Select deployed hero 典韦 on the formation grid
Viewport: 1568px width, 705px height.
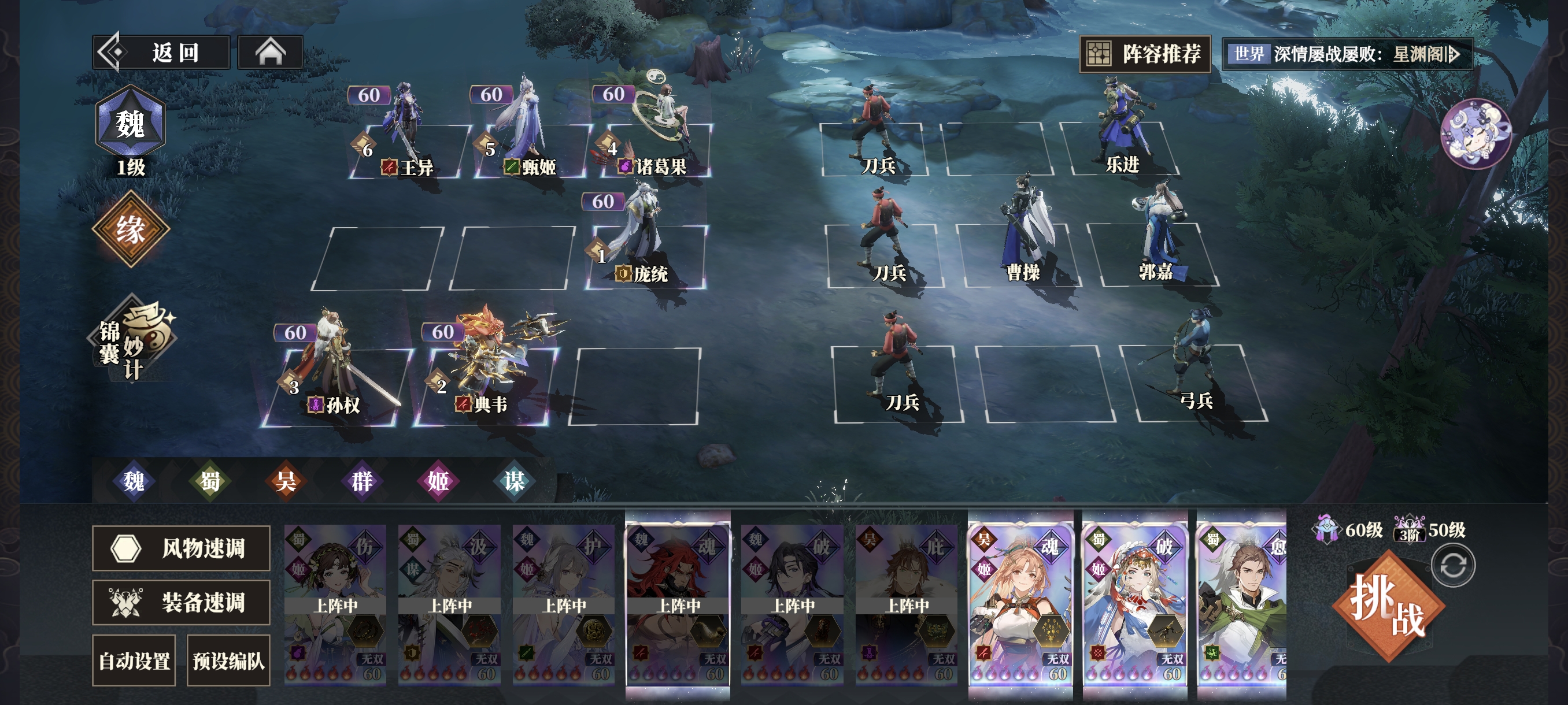(487, 371)
